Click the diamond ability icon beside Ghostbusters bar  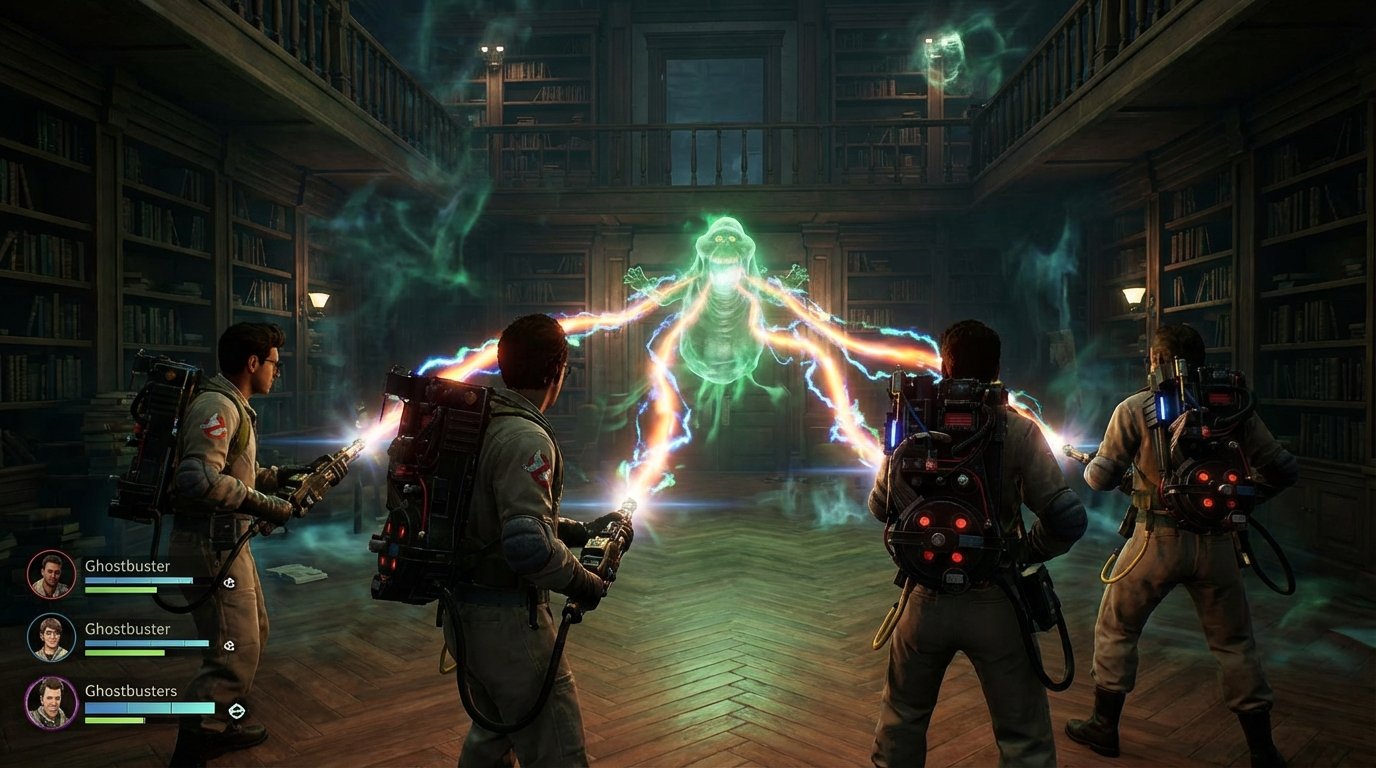(x=237, y=710)
